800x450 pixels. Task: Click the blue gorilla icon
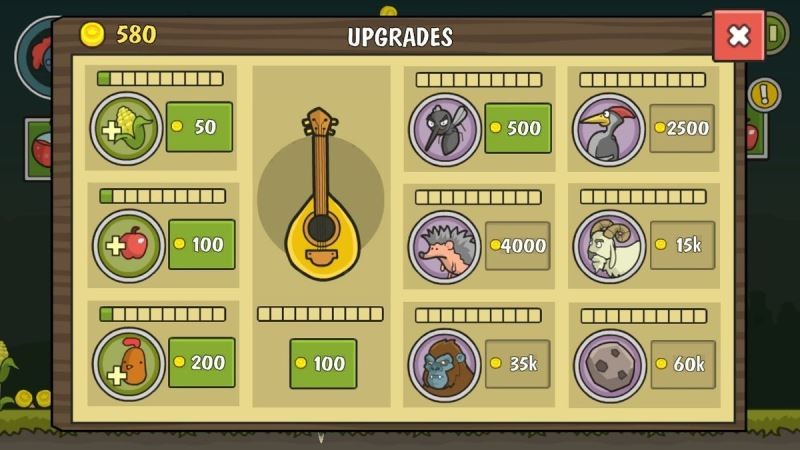444,365
